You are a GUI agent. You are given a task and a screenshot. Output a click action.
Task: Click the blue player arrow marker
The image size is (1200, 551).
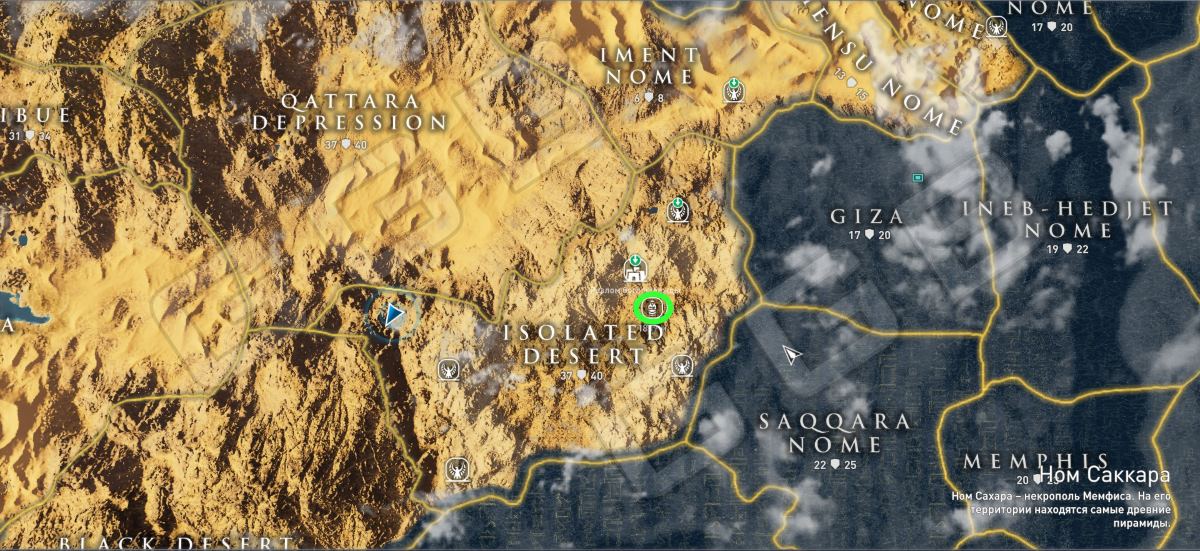[394, 316]
